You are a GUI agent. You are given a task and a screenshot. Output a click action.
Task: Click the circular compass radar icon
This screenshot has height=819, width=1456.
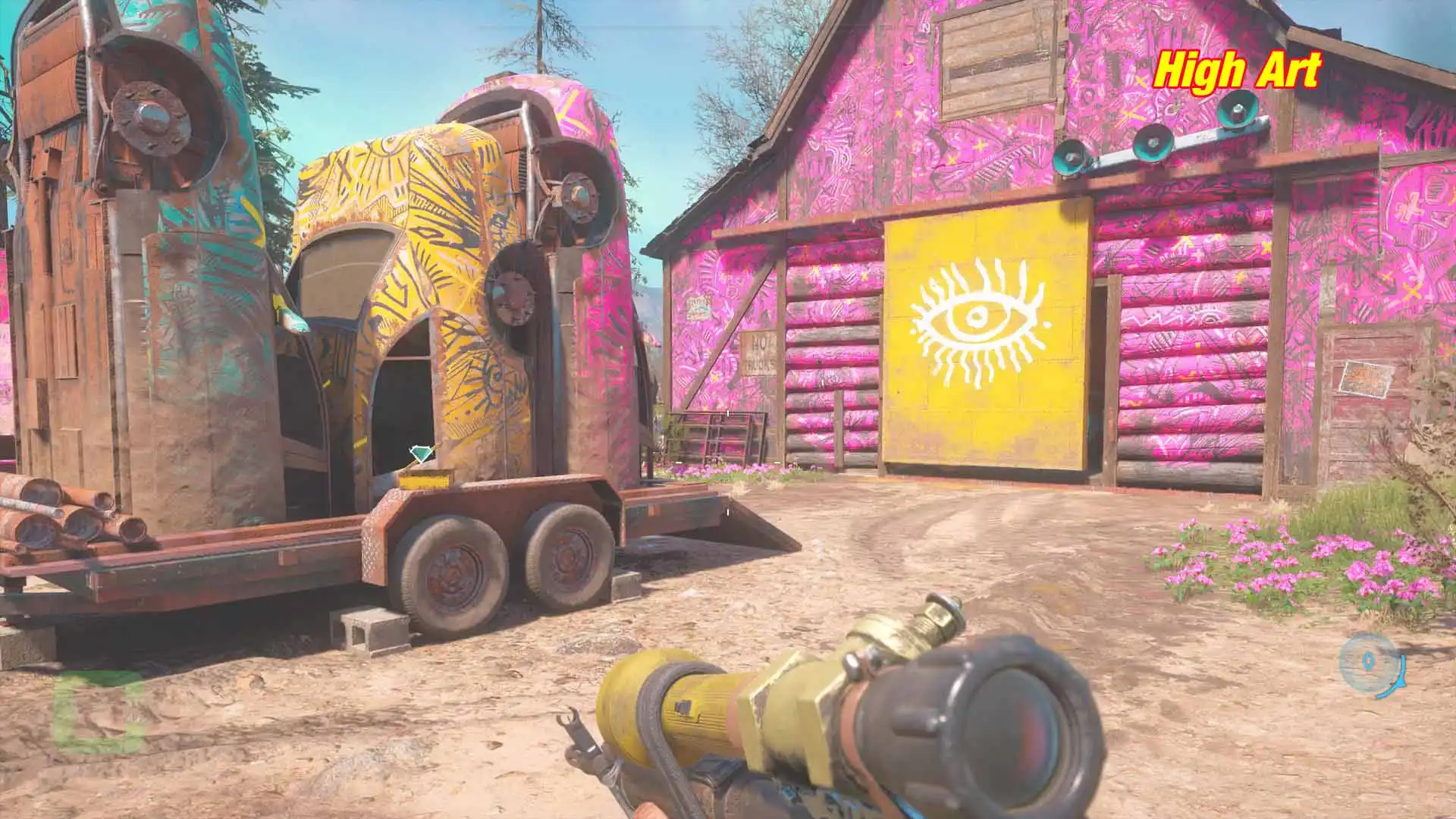click(1370, 665)
